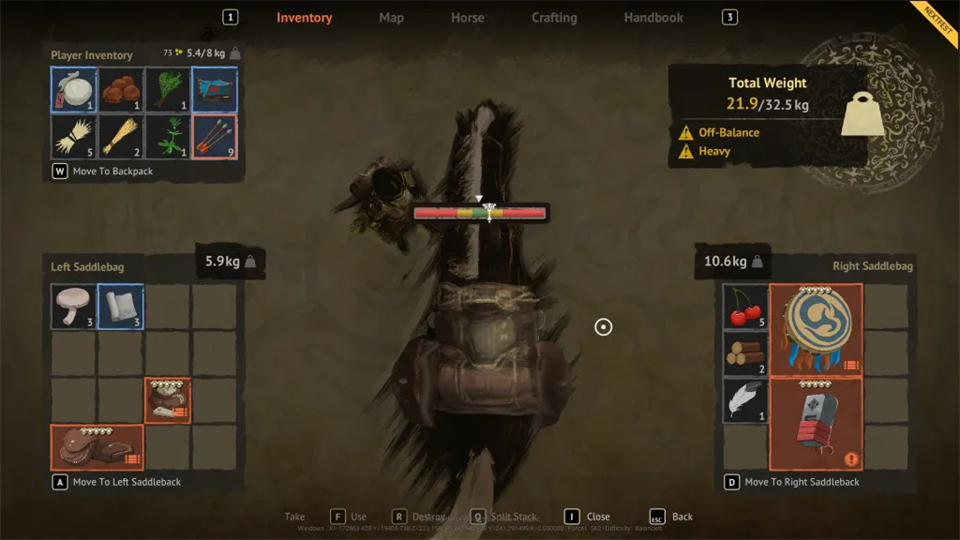The height and width of the screenshot is (540, 960).
Task: Select the cherries in right saddlebag
Action: pos(746,307)
